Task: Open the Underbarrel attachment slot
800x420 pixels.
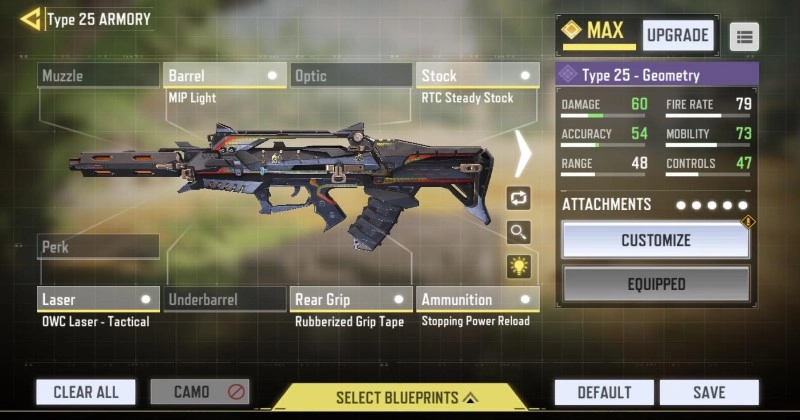Action: (x=224, y=299)
